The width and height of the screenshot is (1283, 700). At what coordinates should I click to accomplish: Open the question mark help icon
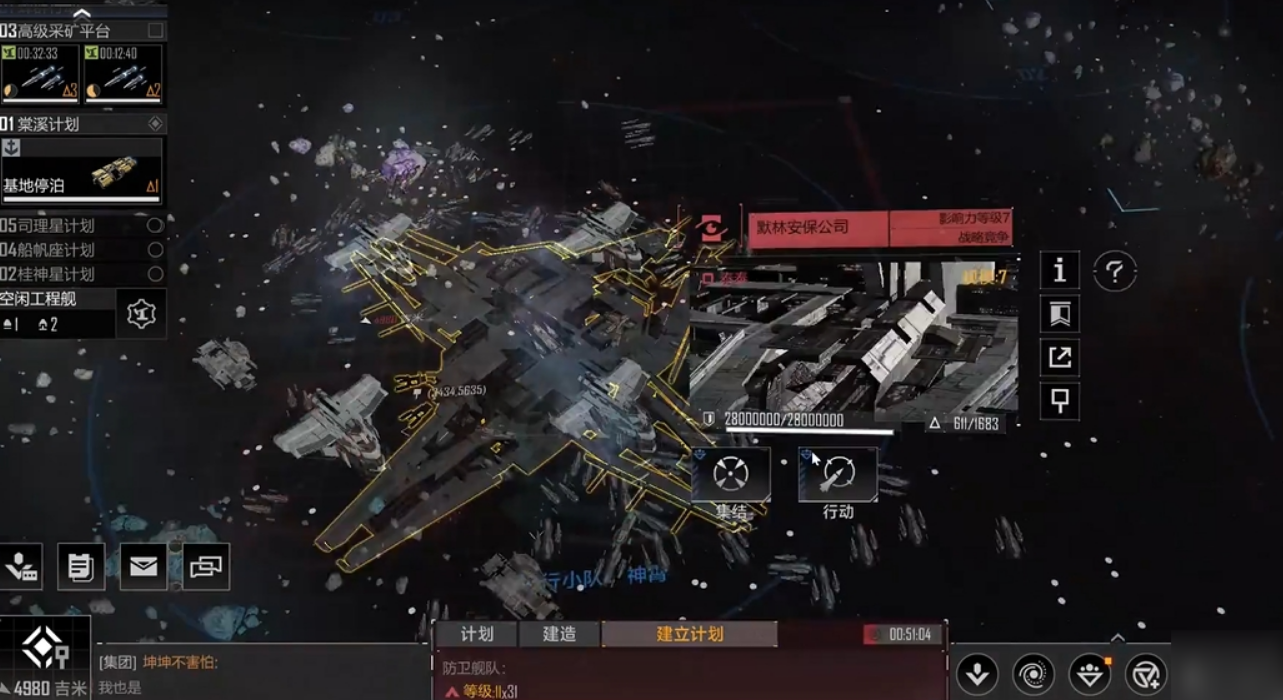click(x=1114, y=271)
